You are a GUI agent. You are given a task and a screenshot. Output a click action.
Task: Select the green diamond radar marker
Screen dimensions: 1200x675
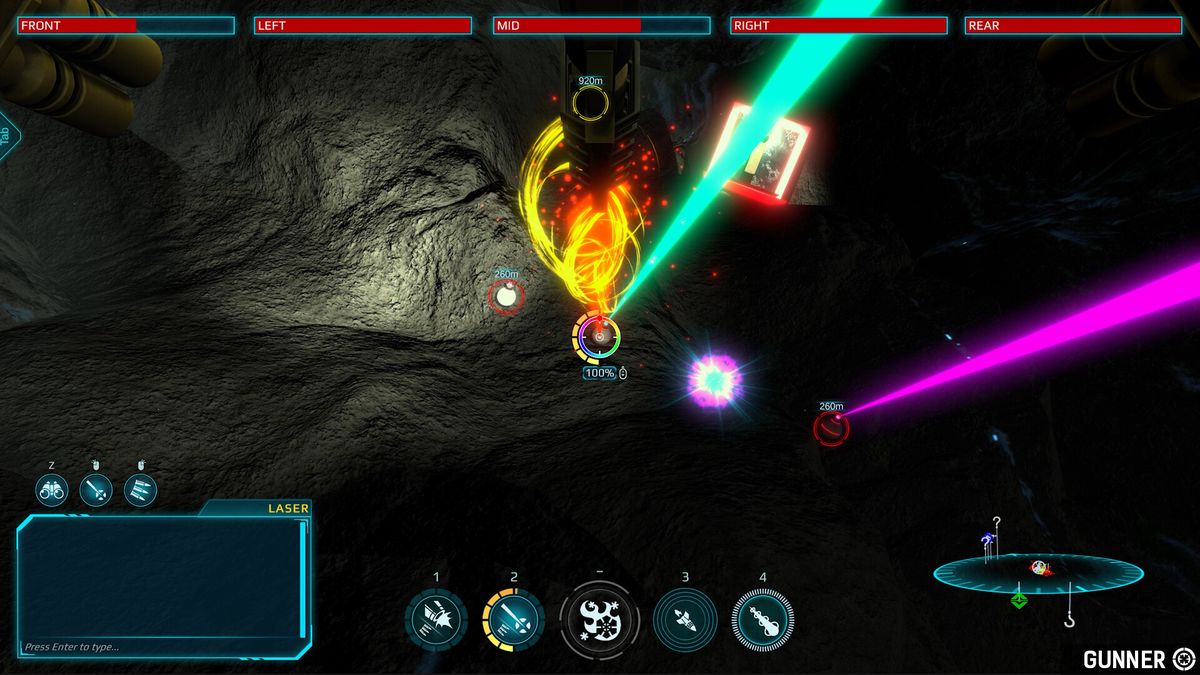point(1018,600)
